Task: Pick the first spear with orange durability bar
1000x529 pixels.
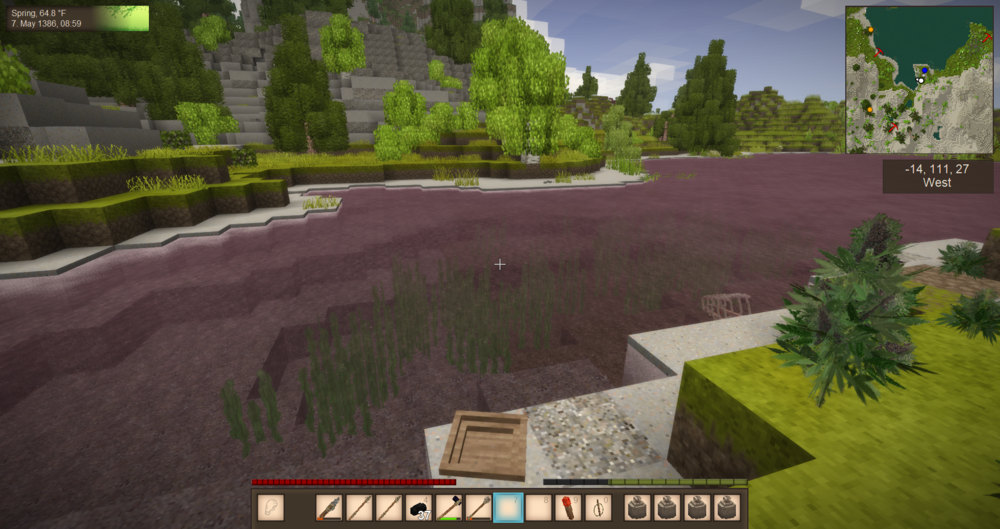Action: [x=330, y=508]
